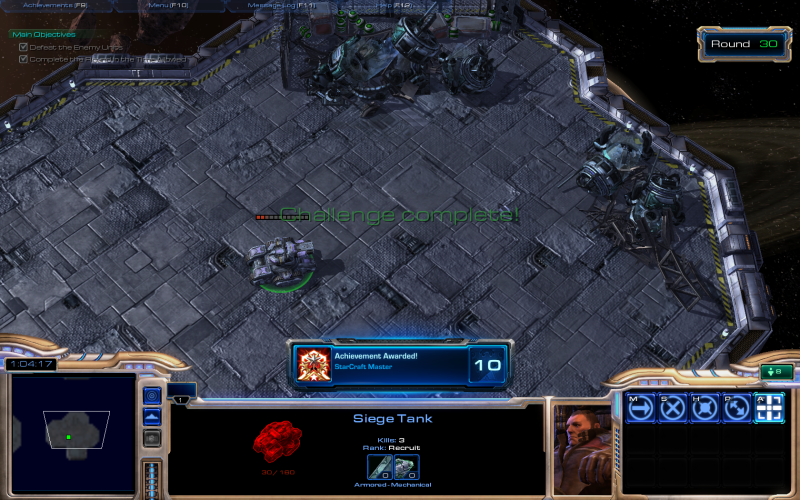
Task: Click the StarCraft Master achievement notification
Action: click(x=400, y=364)
